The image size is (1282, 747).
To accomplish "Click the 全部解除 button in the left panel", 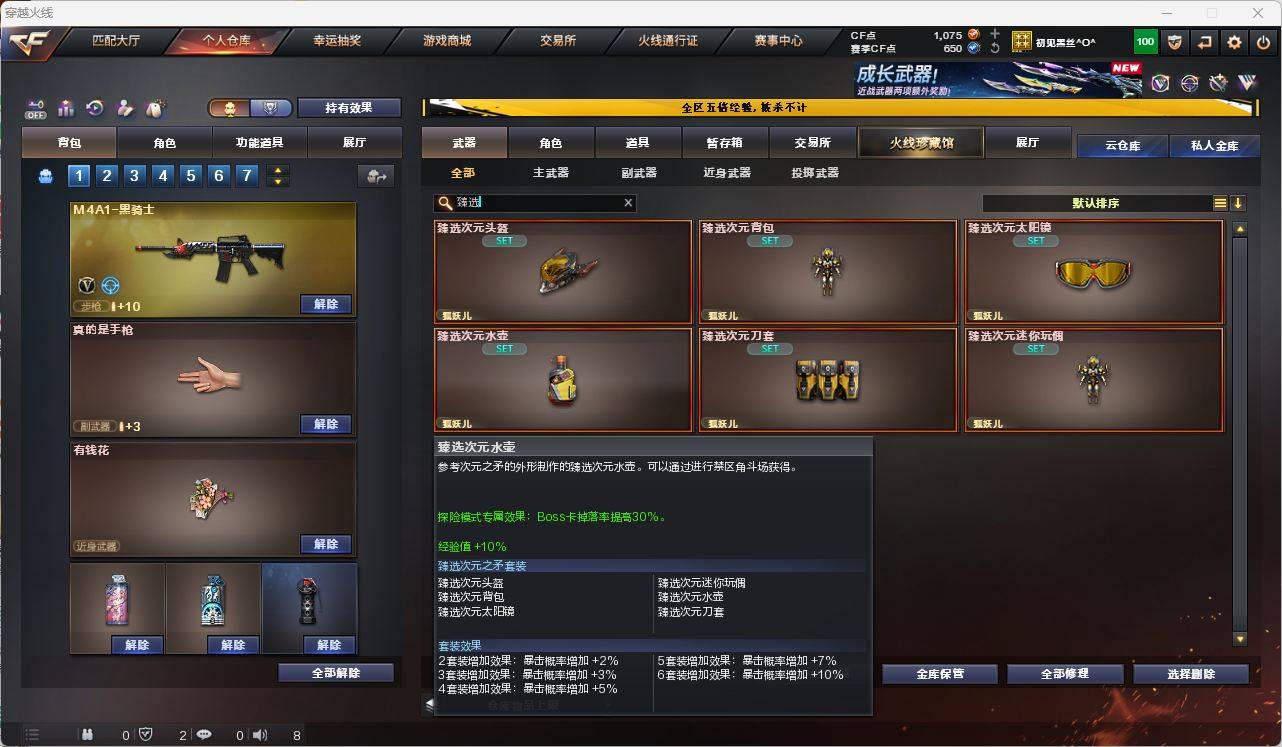I will [333, 674].
